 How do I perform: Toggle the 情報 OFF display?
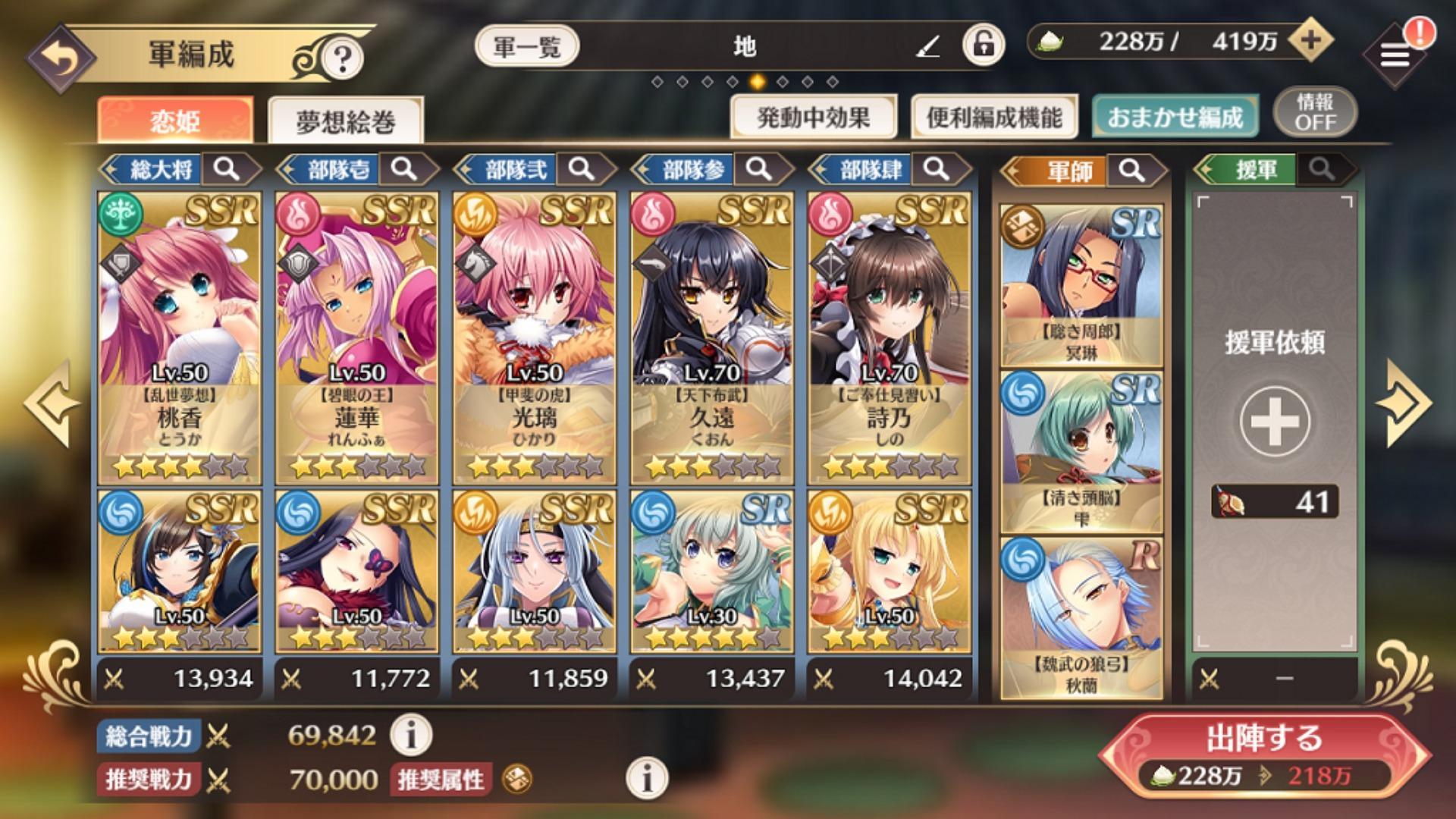click(1315, 113)
